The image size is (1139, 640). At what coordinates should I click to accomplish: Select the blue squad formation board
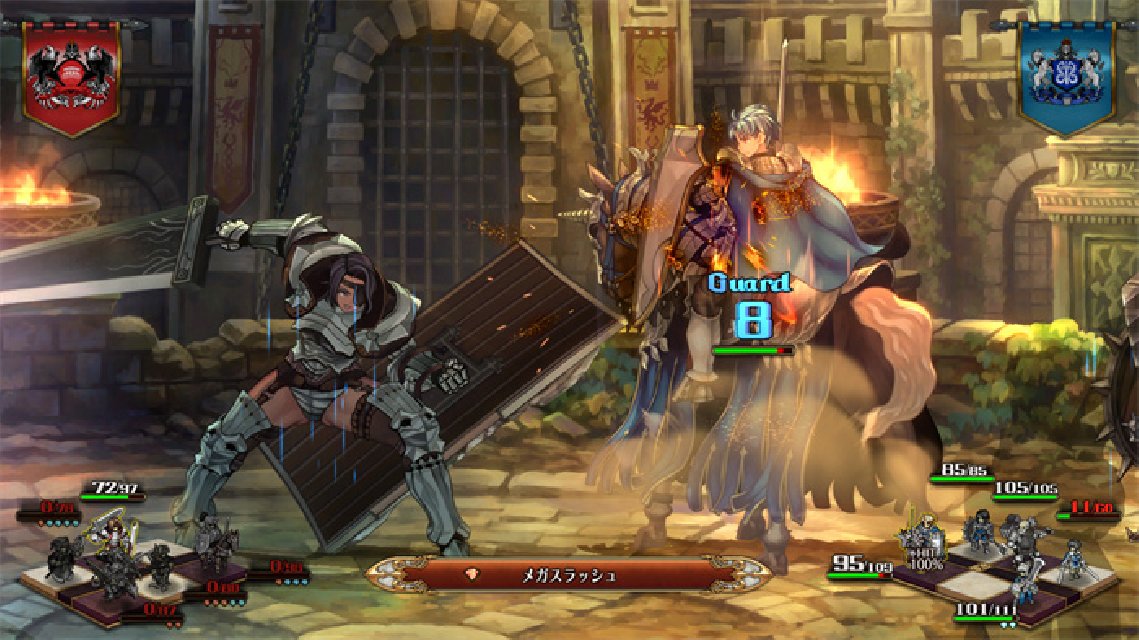[1003, 572]
